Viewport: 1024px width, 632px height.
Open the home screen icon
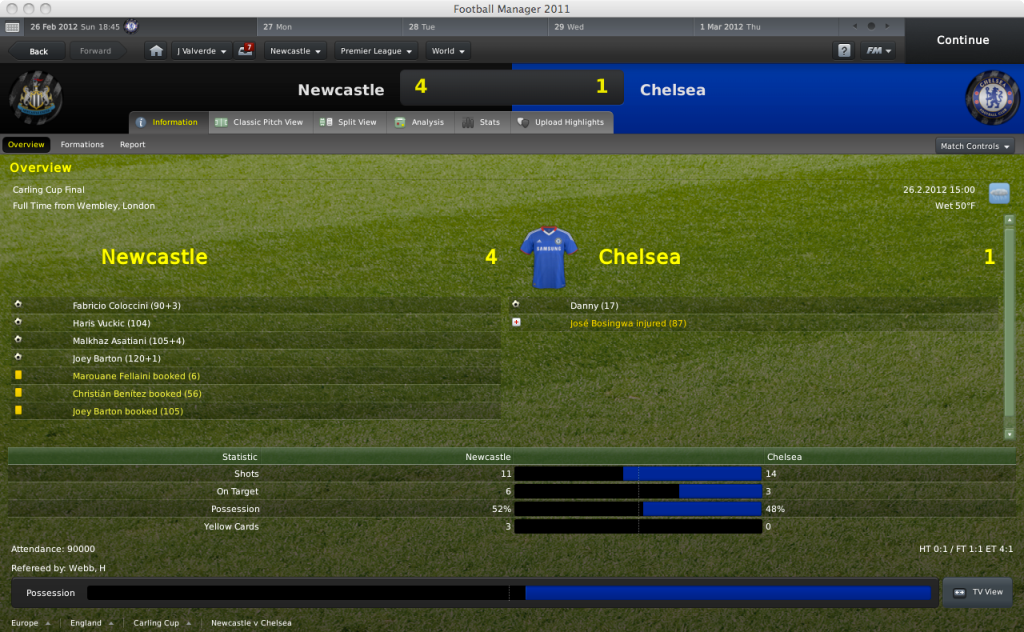pos(155,51)
